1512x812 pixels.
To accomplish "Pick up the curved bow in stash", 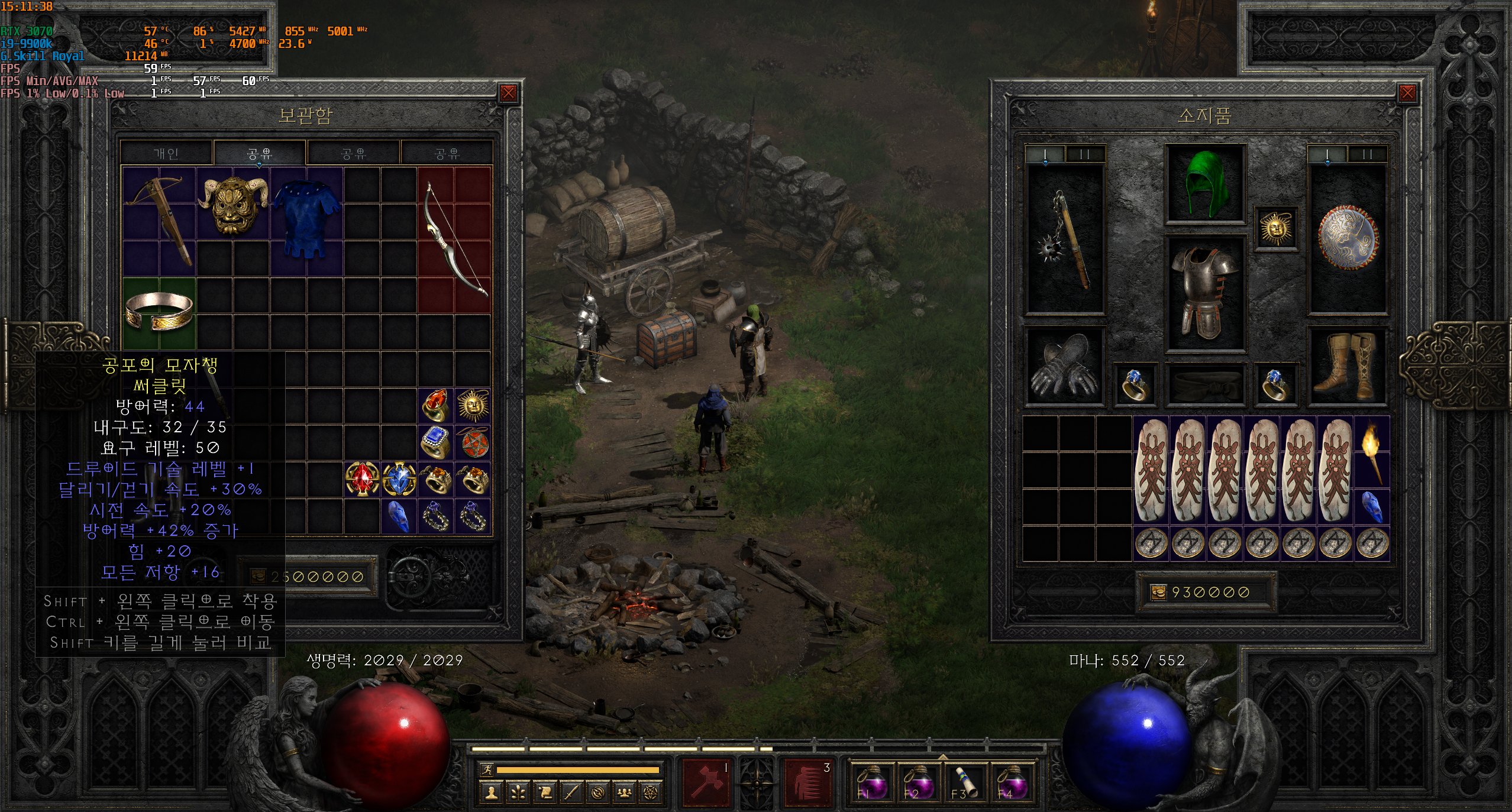I will 454,239.
